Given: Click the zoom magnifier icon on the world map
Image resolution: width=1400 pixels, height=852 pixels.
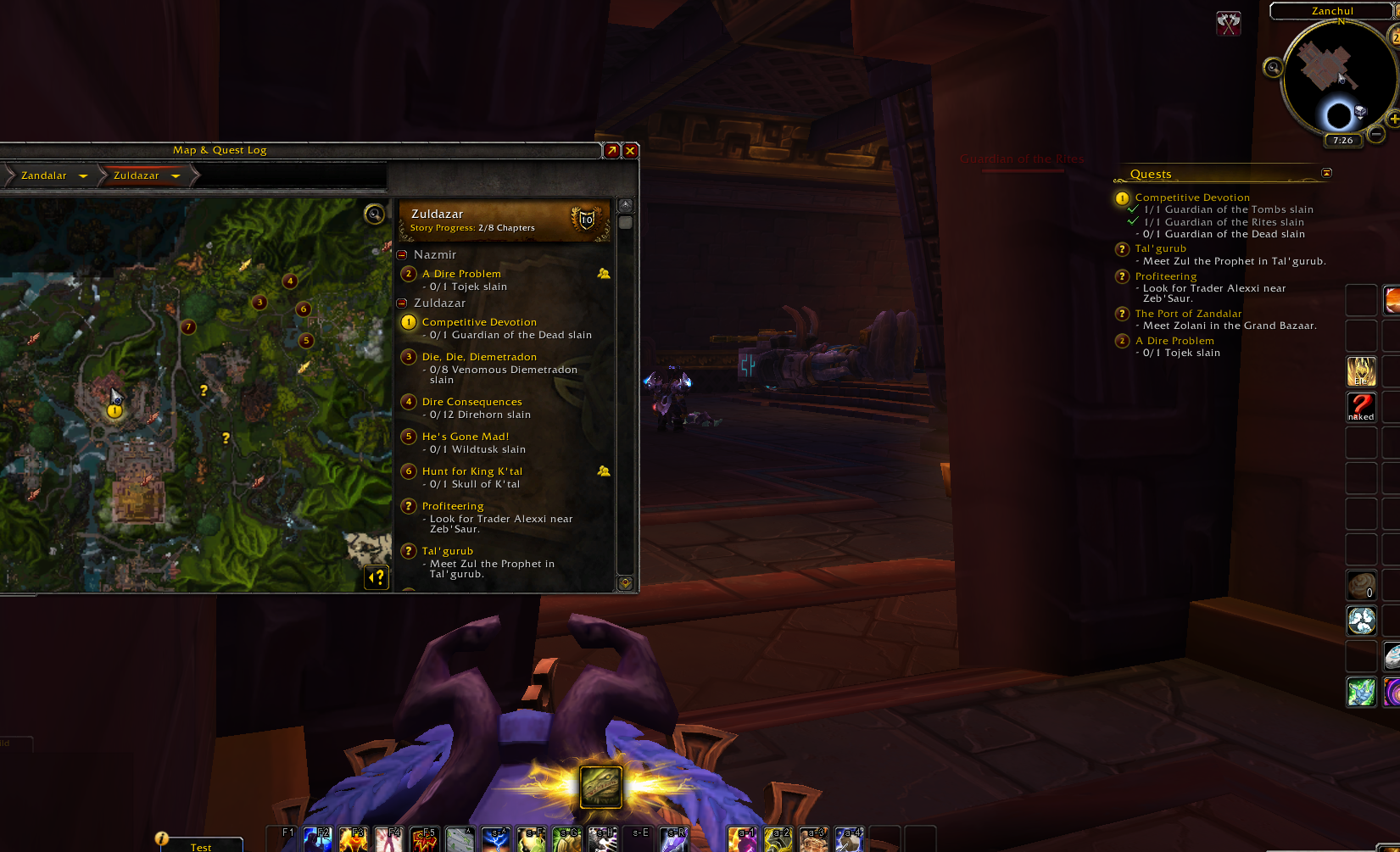Looking at the screenshot, I should 373,214.
